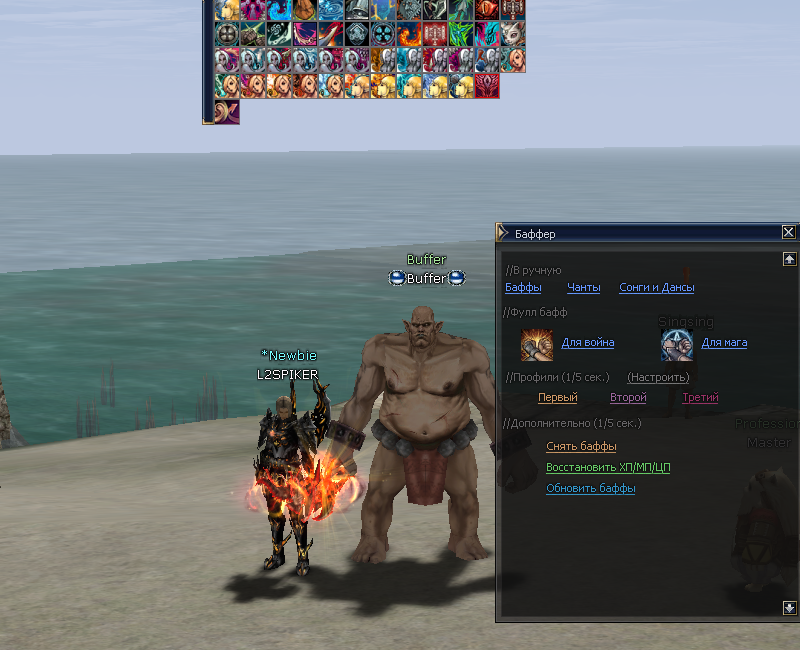
Task: Click the scroll up arrow in Баффер window
Action: 788,259
